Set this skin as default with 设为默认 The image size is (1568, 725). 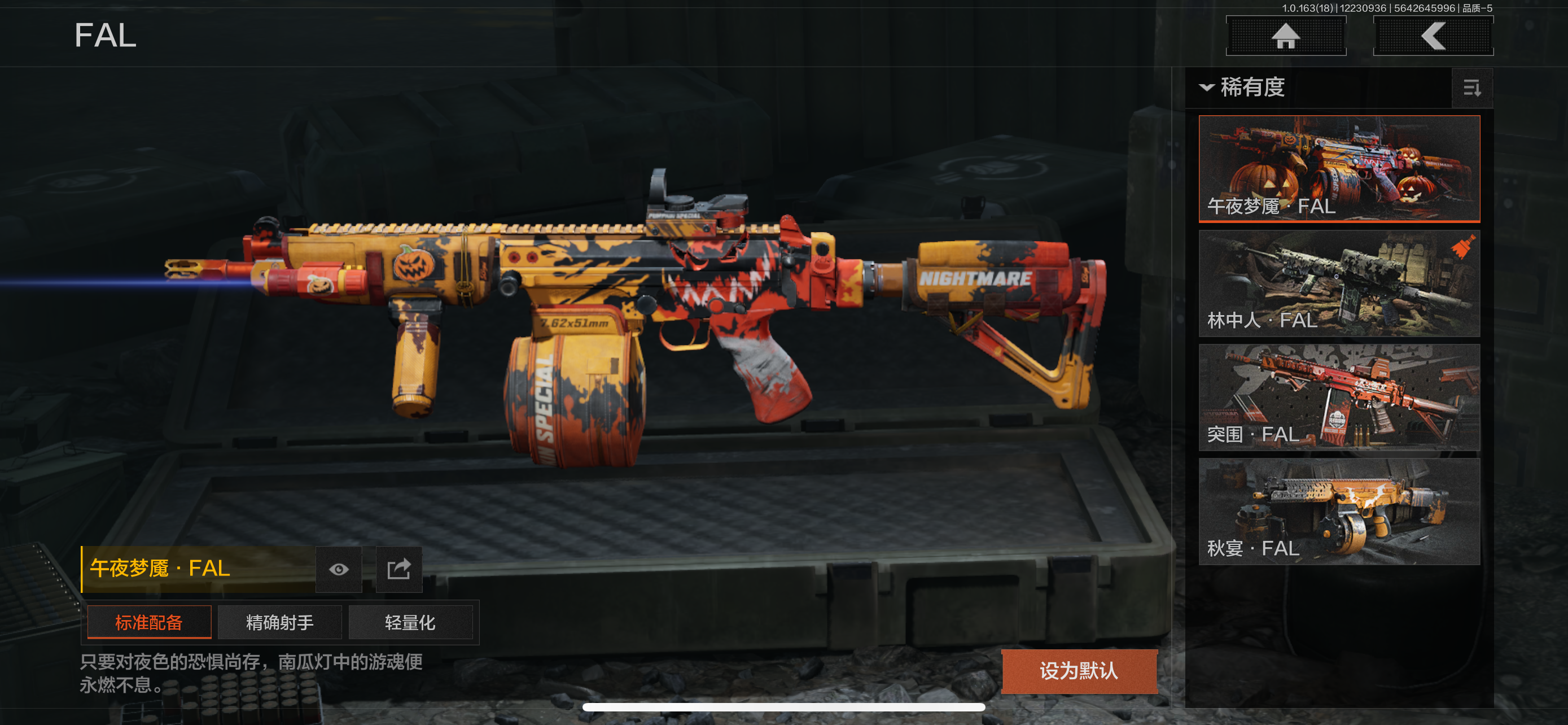click(x=1079, y=671)
